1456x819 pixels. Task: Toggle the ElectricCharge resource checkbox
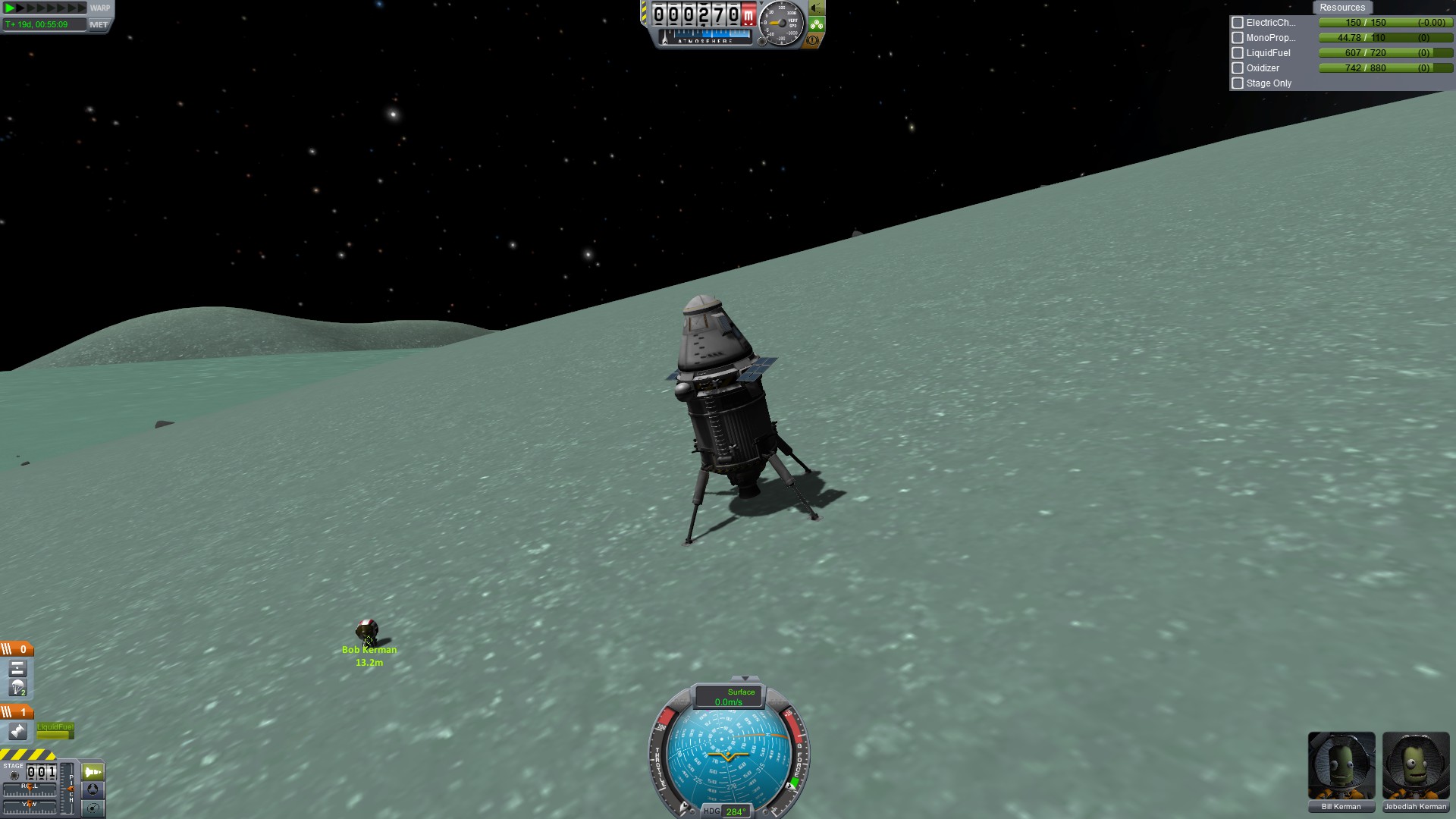(1238, 23)
